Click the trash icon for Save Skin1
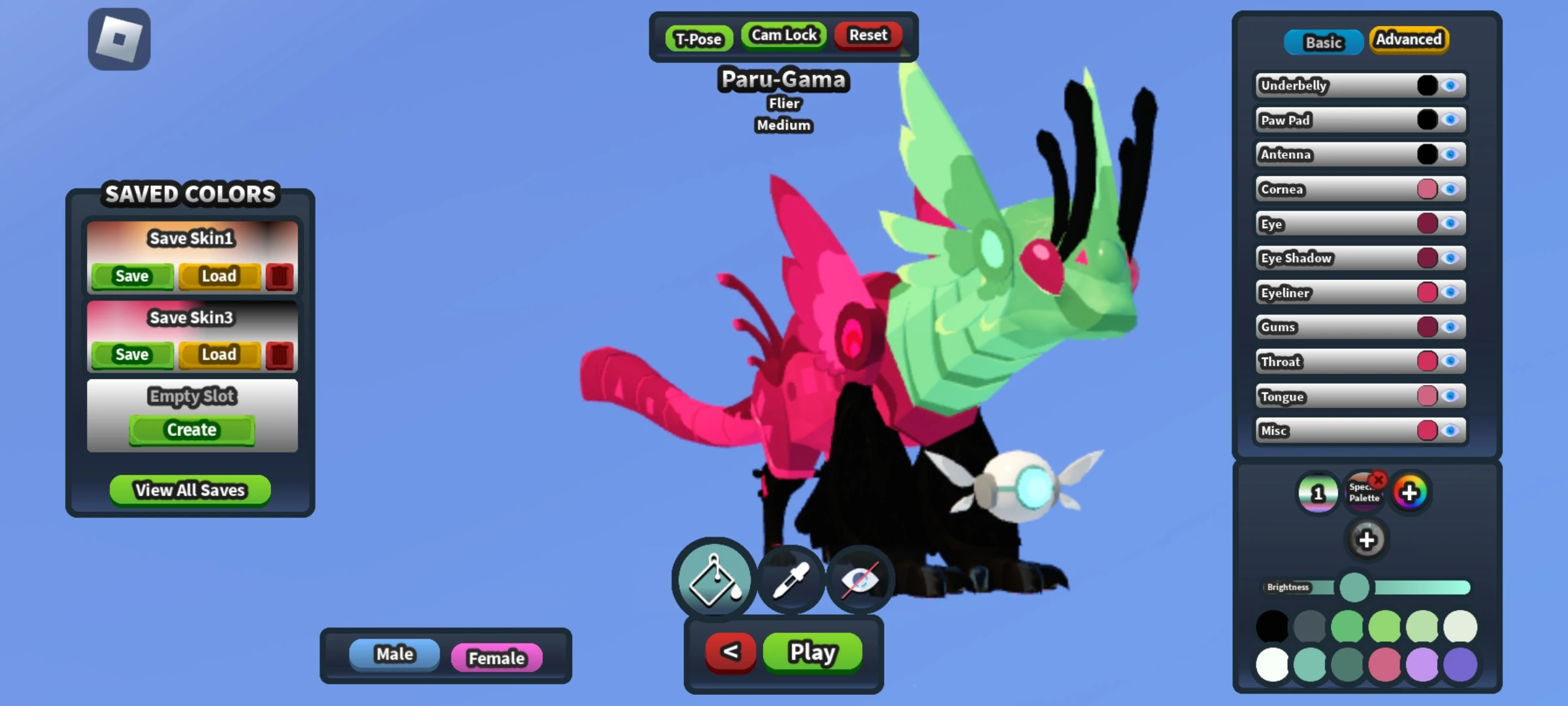1568x706 pixels. 280,276
